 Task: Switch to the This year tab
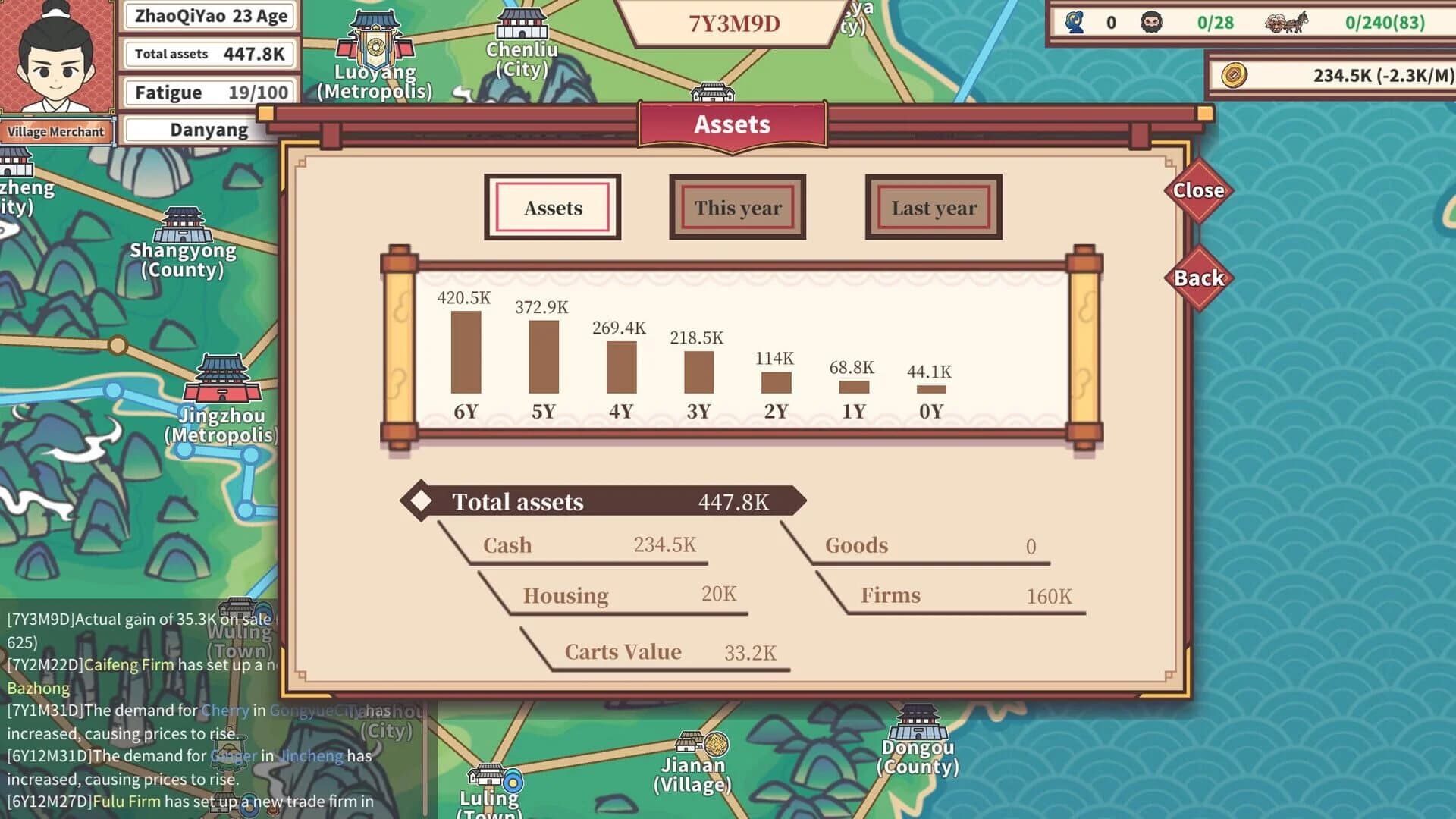point(736,207)
